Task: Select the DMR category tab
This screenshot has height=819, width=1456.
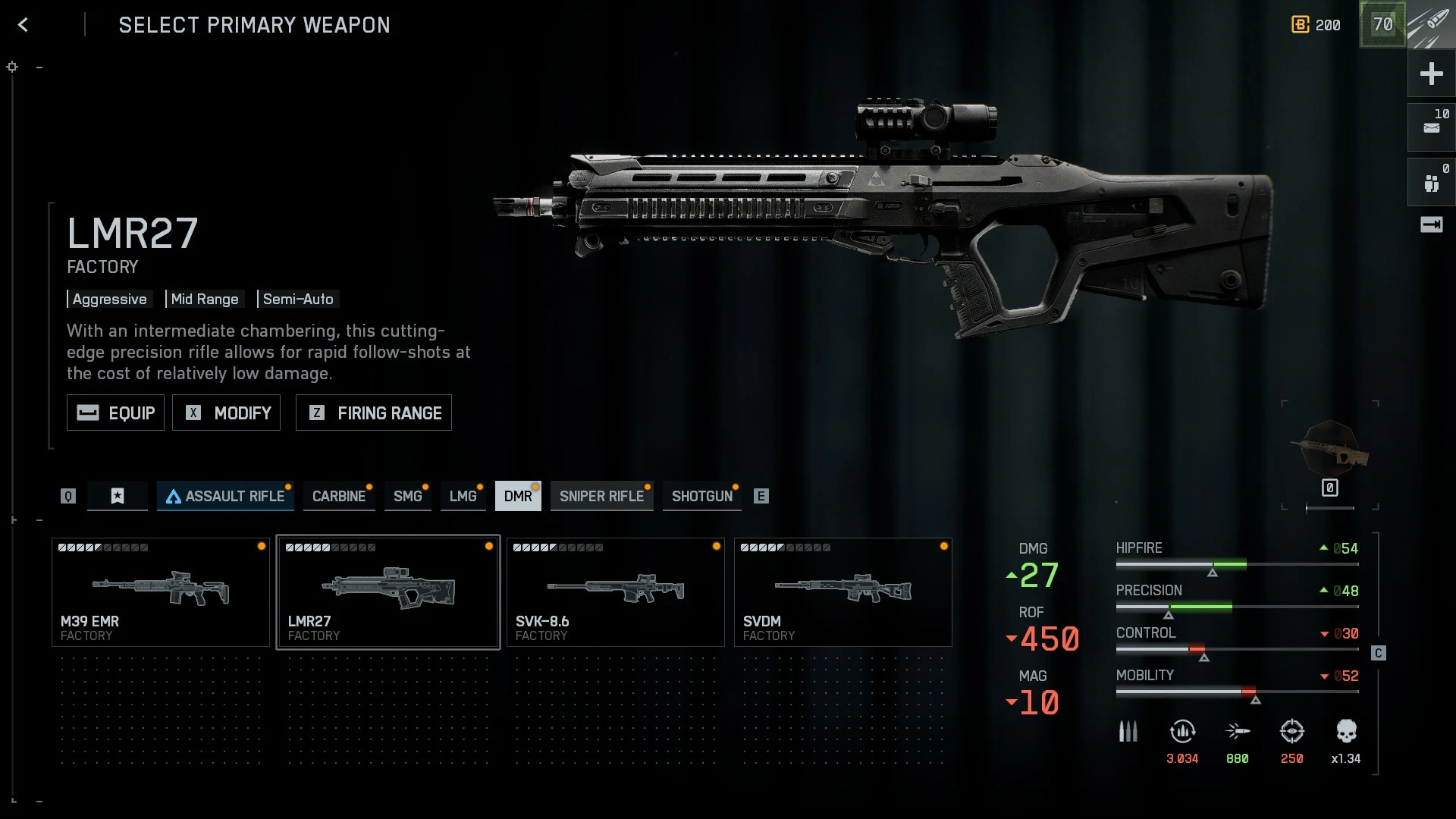Action: click(x=518, y=496)
